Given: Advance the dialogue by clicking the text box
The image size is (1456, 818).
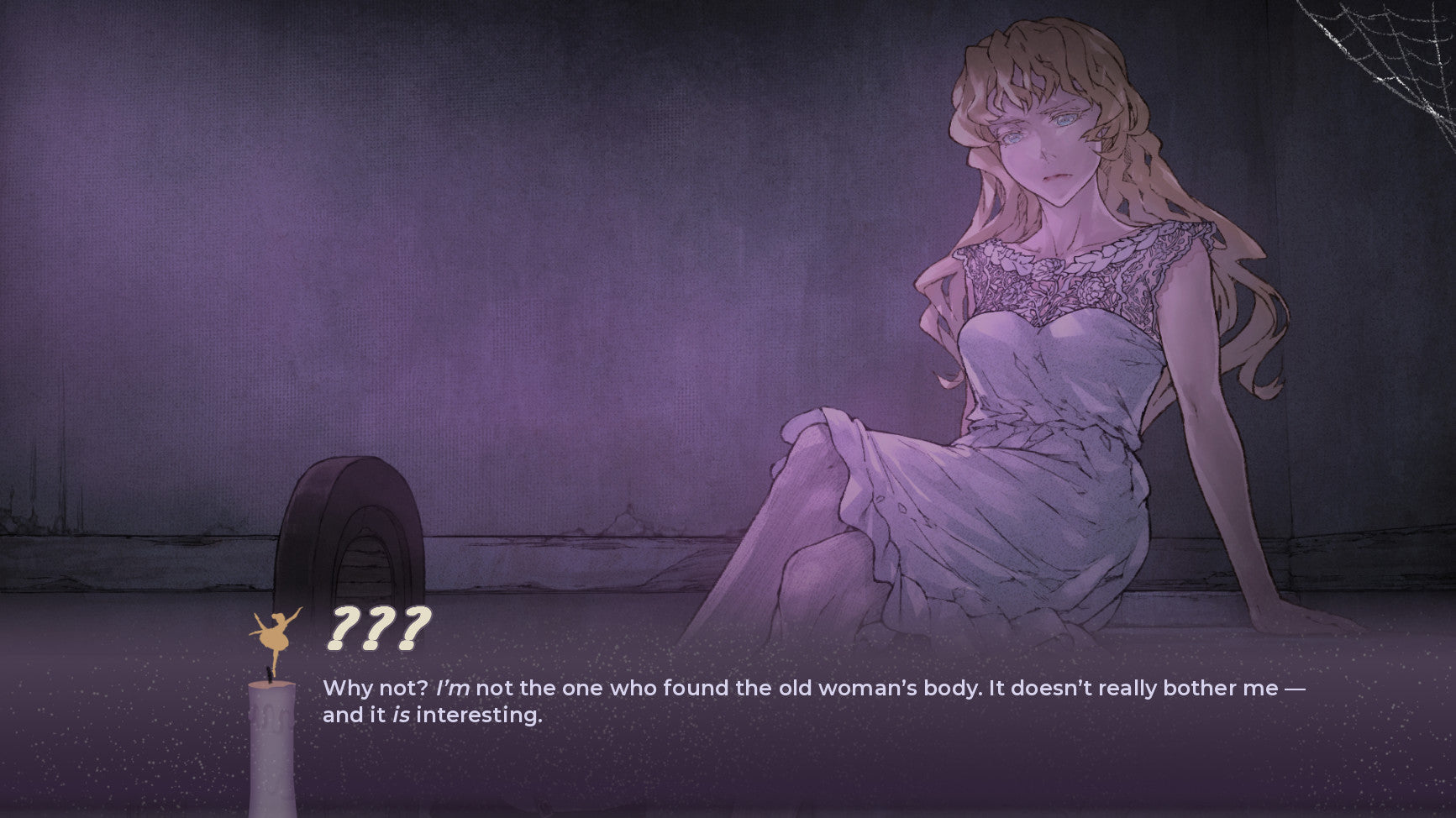Looking at the screenshot, I should coord(812,702).
